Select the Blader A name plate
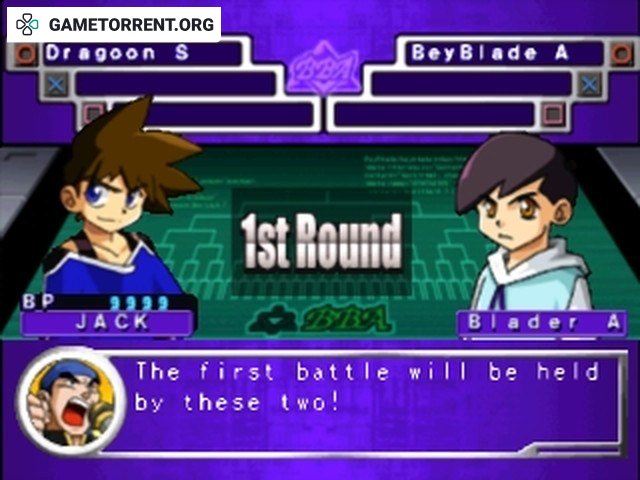640x480 pixels. [x=541, y=322]
